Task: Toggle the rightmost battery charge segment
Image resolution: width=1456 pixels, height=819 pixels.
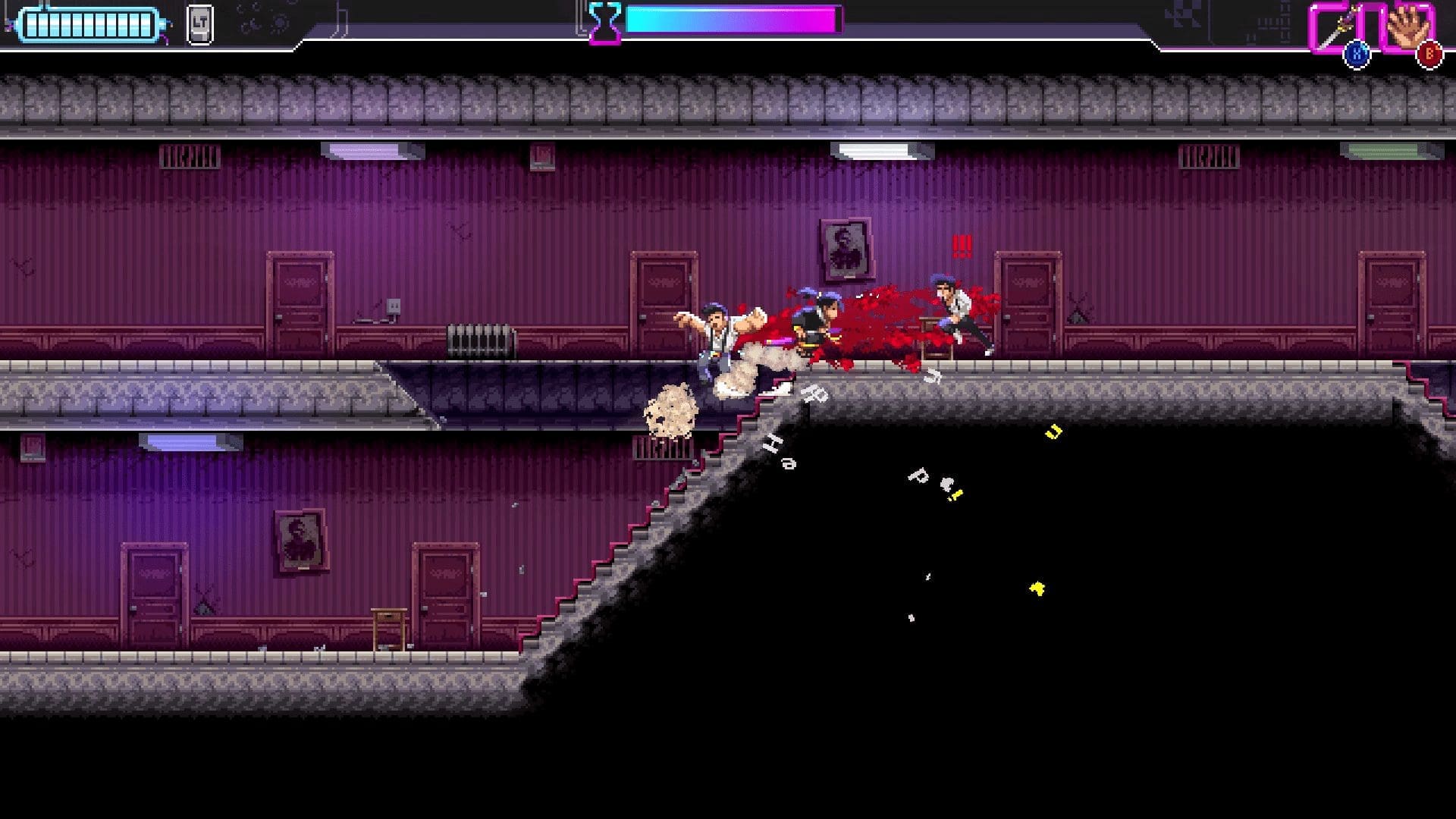Action: tap(146, 23)
